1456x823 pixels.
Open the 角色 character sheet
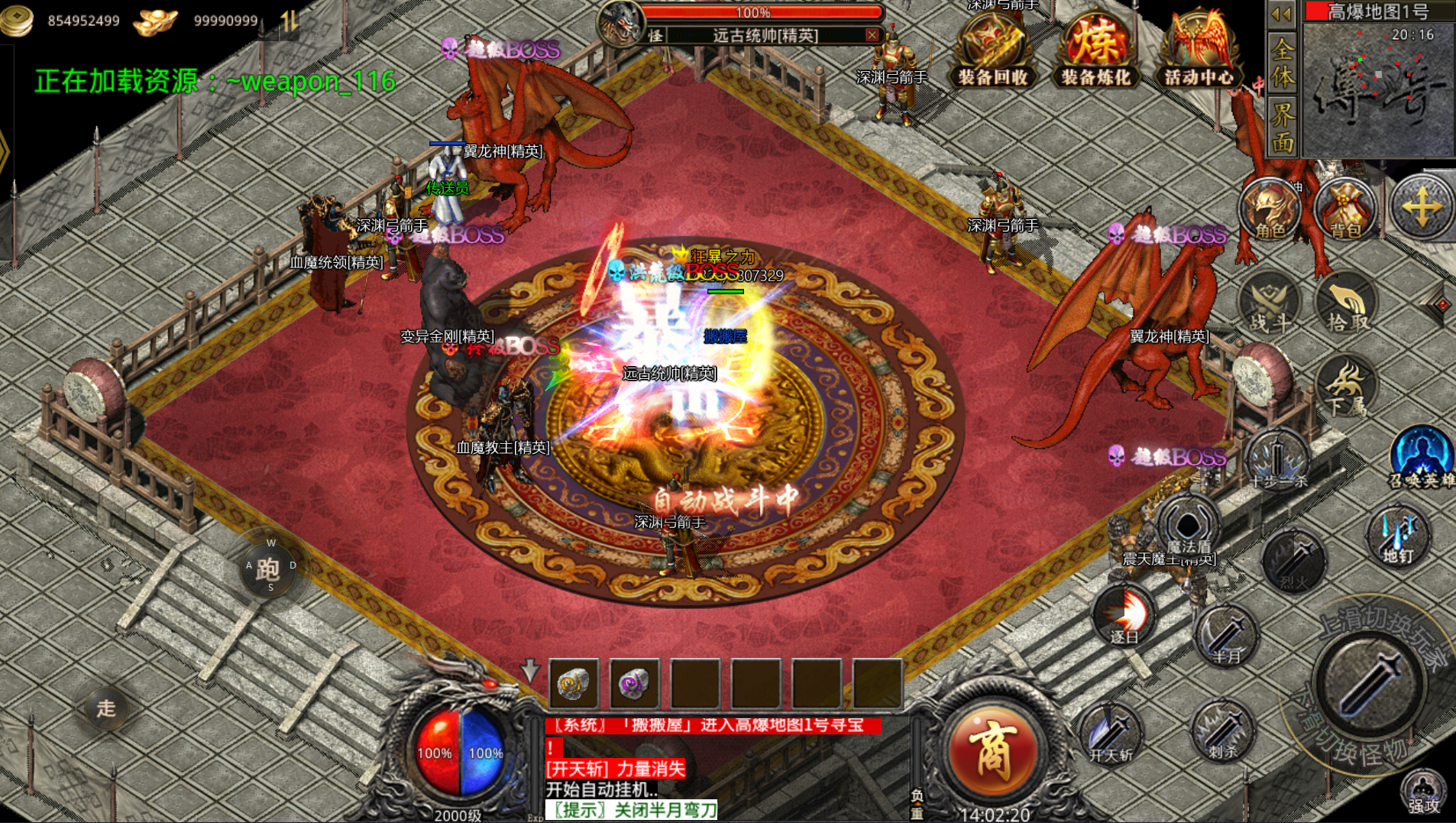(1270, 209)
